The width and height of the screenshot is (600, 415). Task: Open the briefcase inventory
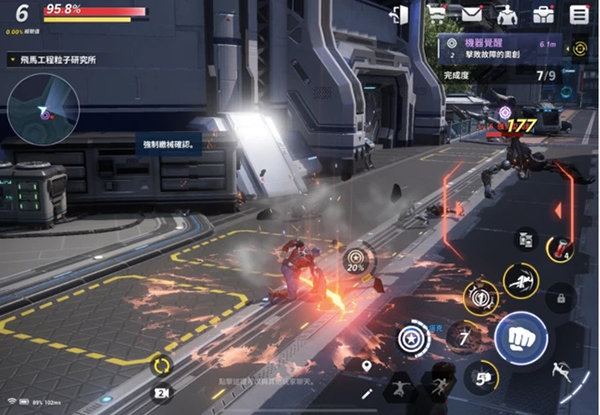[543, 14]
